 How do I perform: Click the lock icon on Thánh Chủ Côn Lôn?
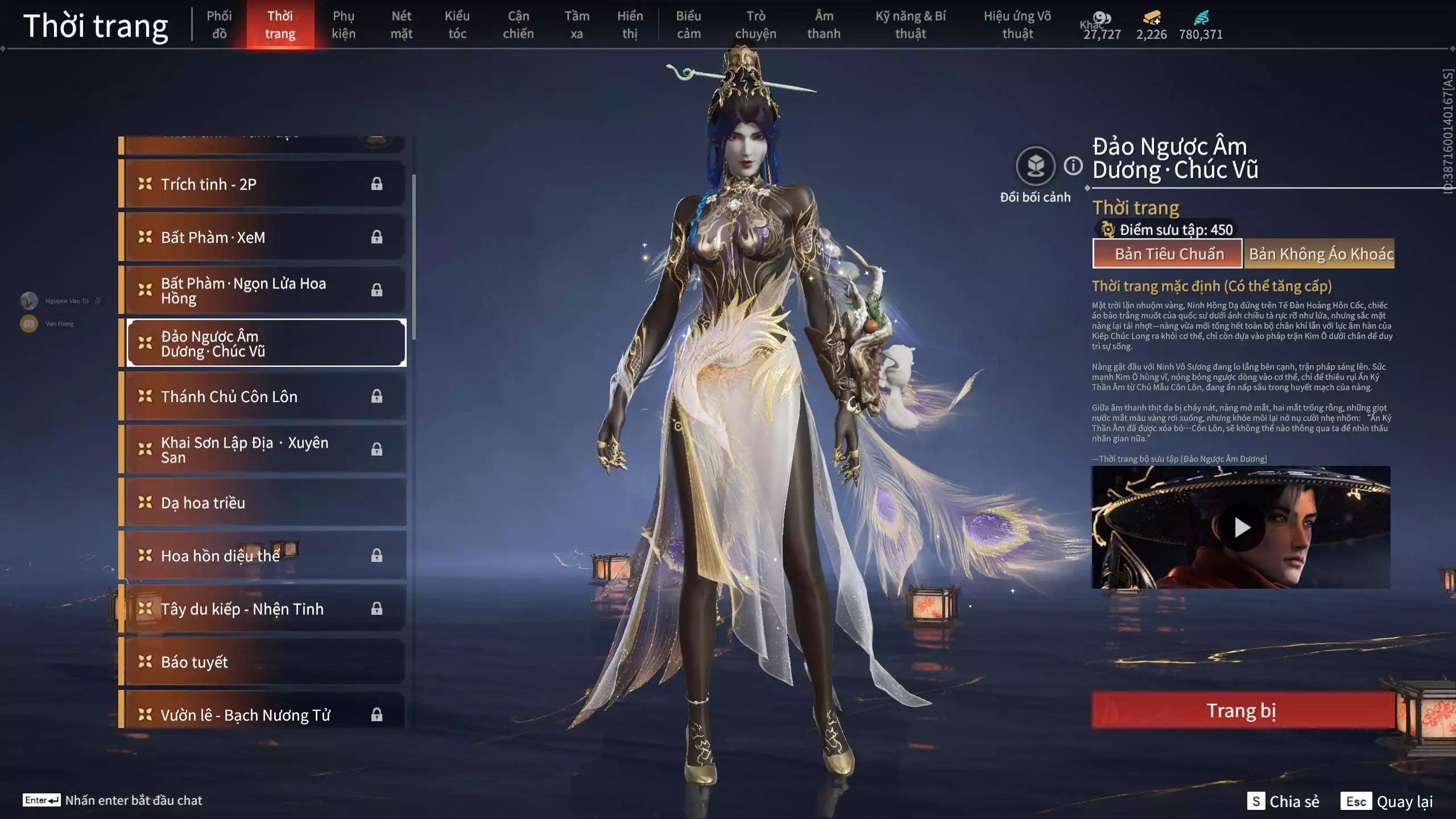(x=377, y=396)
